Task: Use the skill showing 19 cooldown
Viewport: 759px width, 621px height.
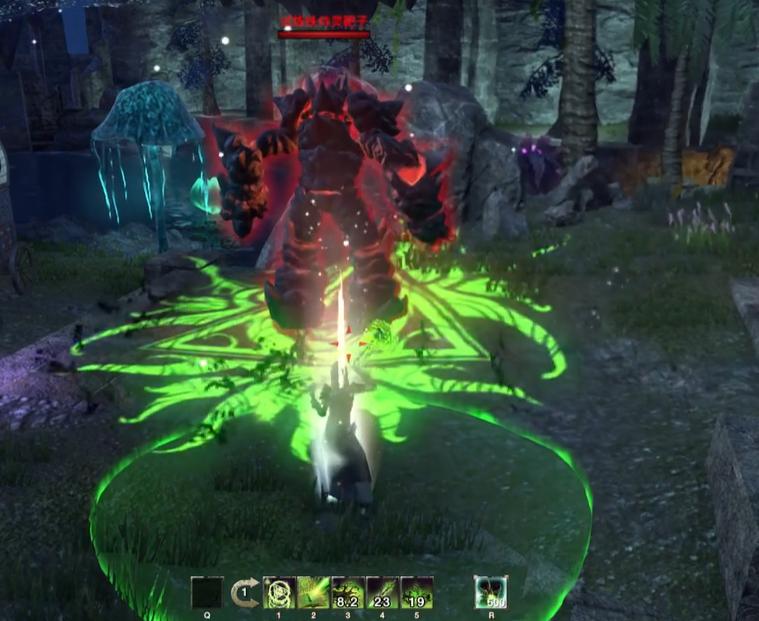Action: (416, 592)
